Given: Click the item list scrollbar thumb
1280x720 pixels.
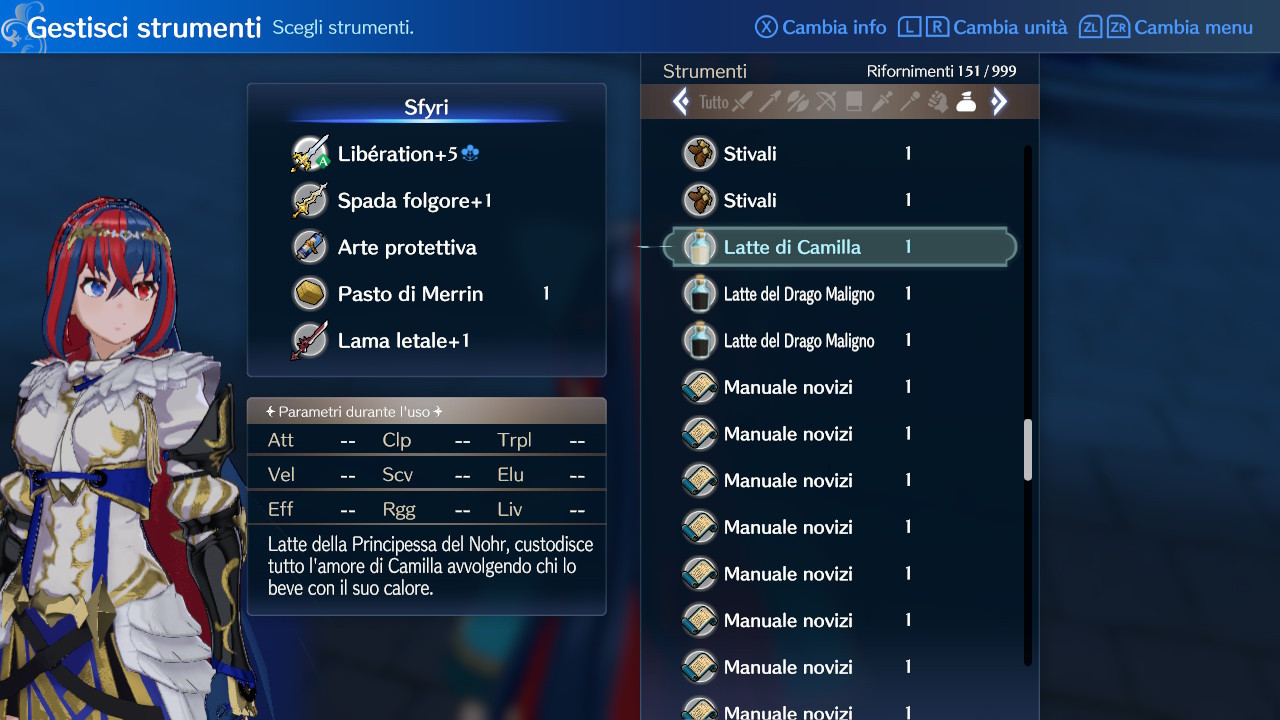Looking at the screenshot, I should [x=1028, y=450].
